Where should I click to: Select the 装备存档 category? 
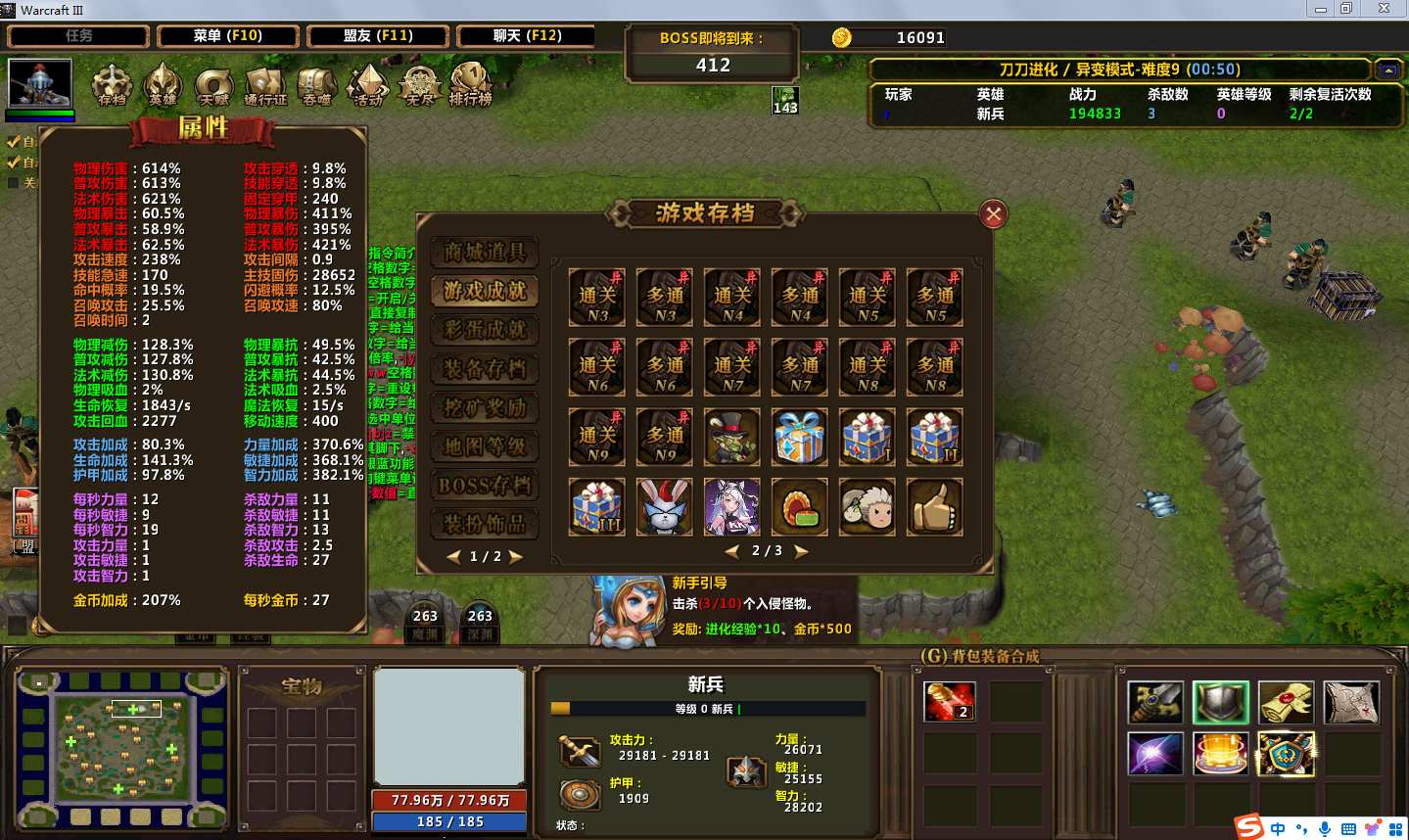485,369
